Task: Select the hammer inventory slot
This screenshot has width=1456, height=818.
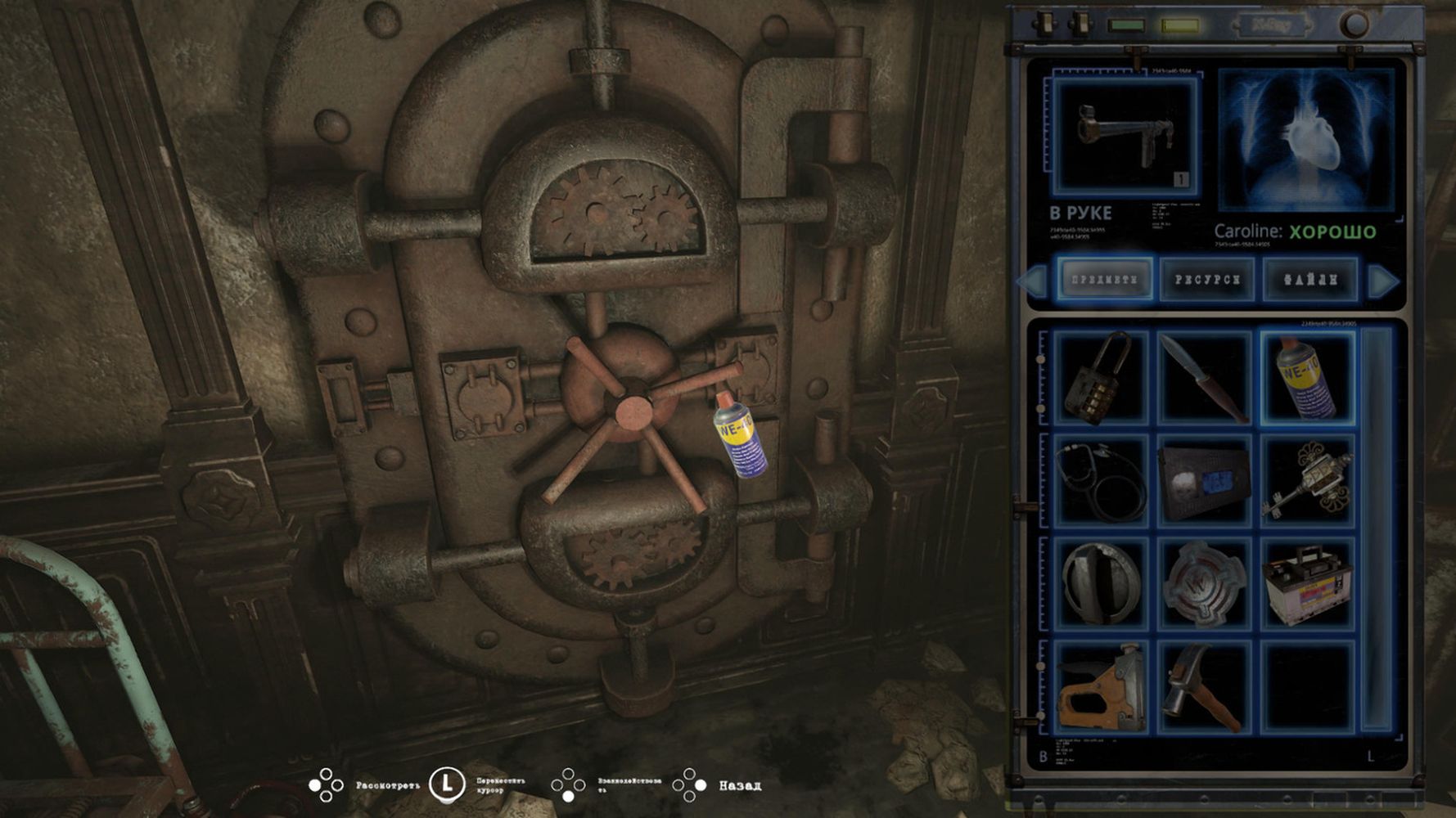Action: 1204,686
